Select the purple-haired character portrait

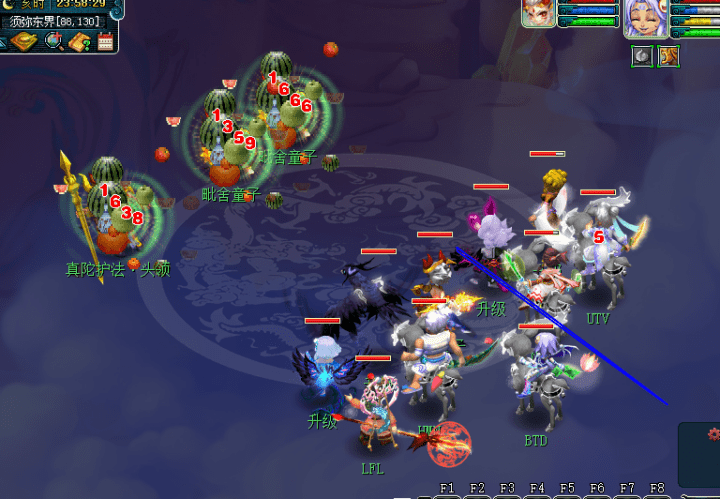click(x=644, y=18)
